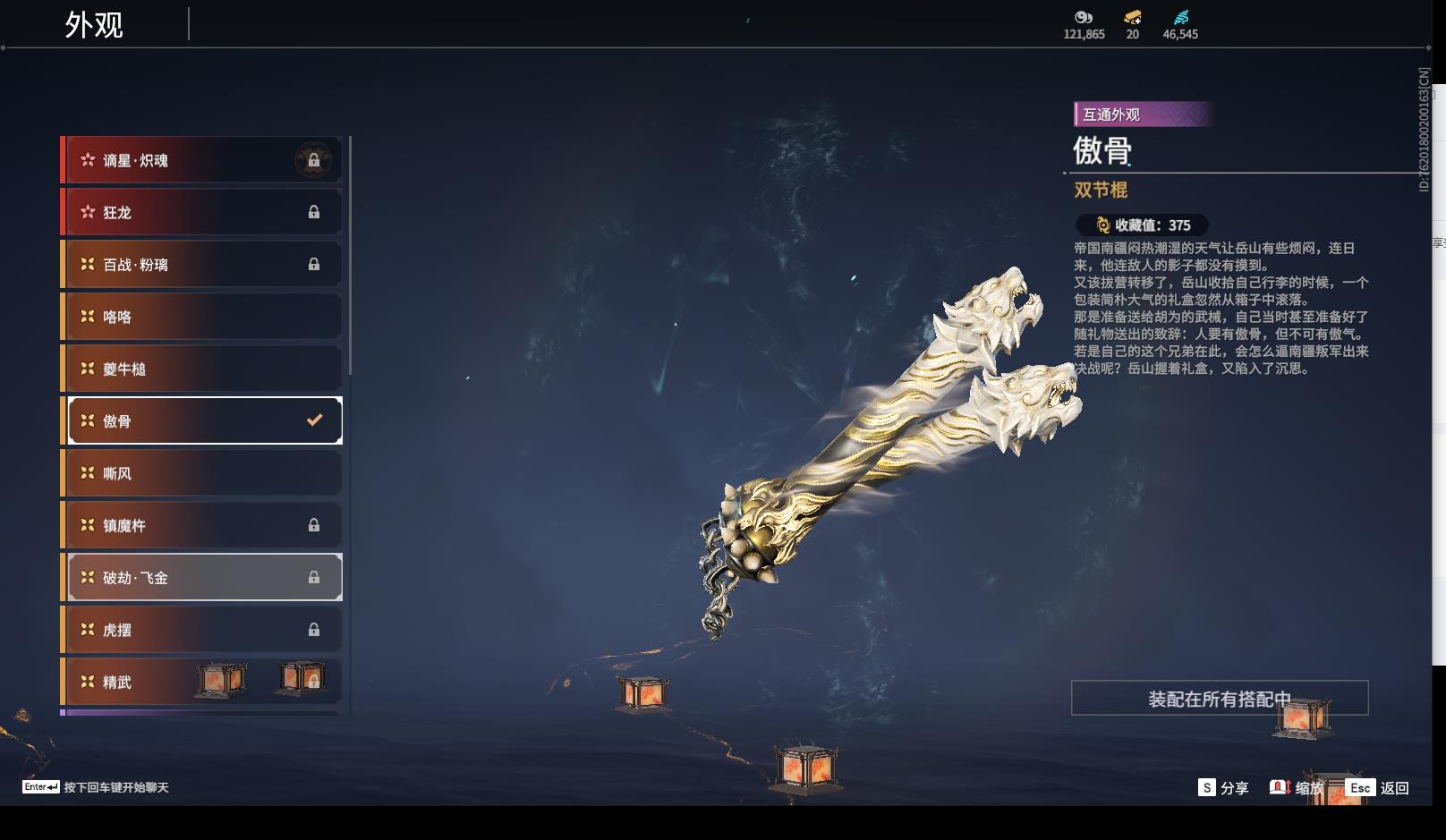Screen dimensions: 1446x840
Task: Click the 返回 back button
Action: (1379, 788)
